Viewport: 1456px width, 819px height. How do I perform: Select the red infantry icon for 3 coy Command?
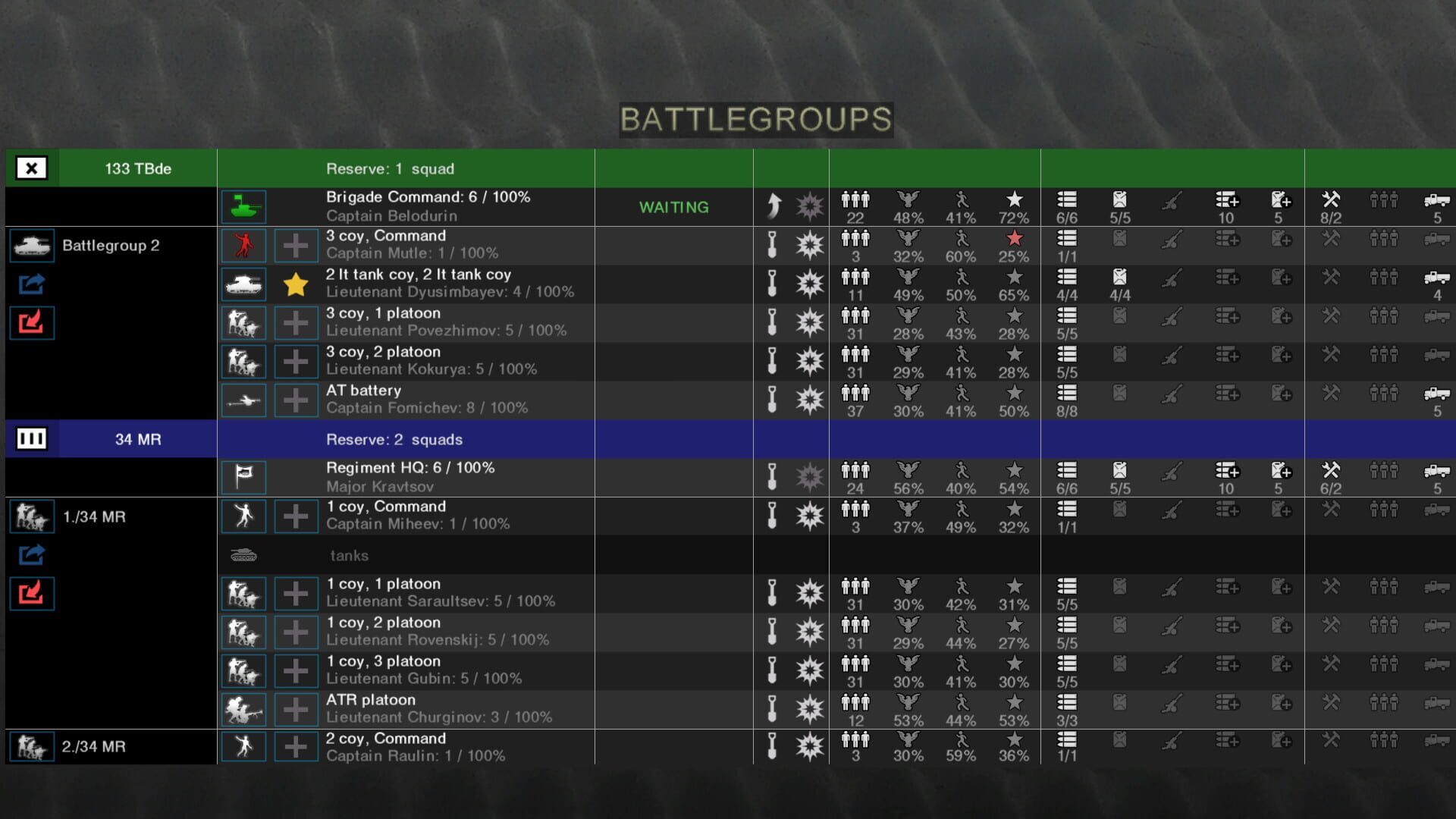pos(243,245)
